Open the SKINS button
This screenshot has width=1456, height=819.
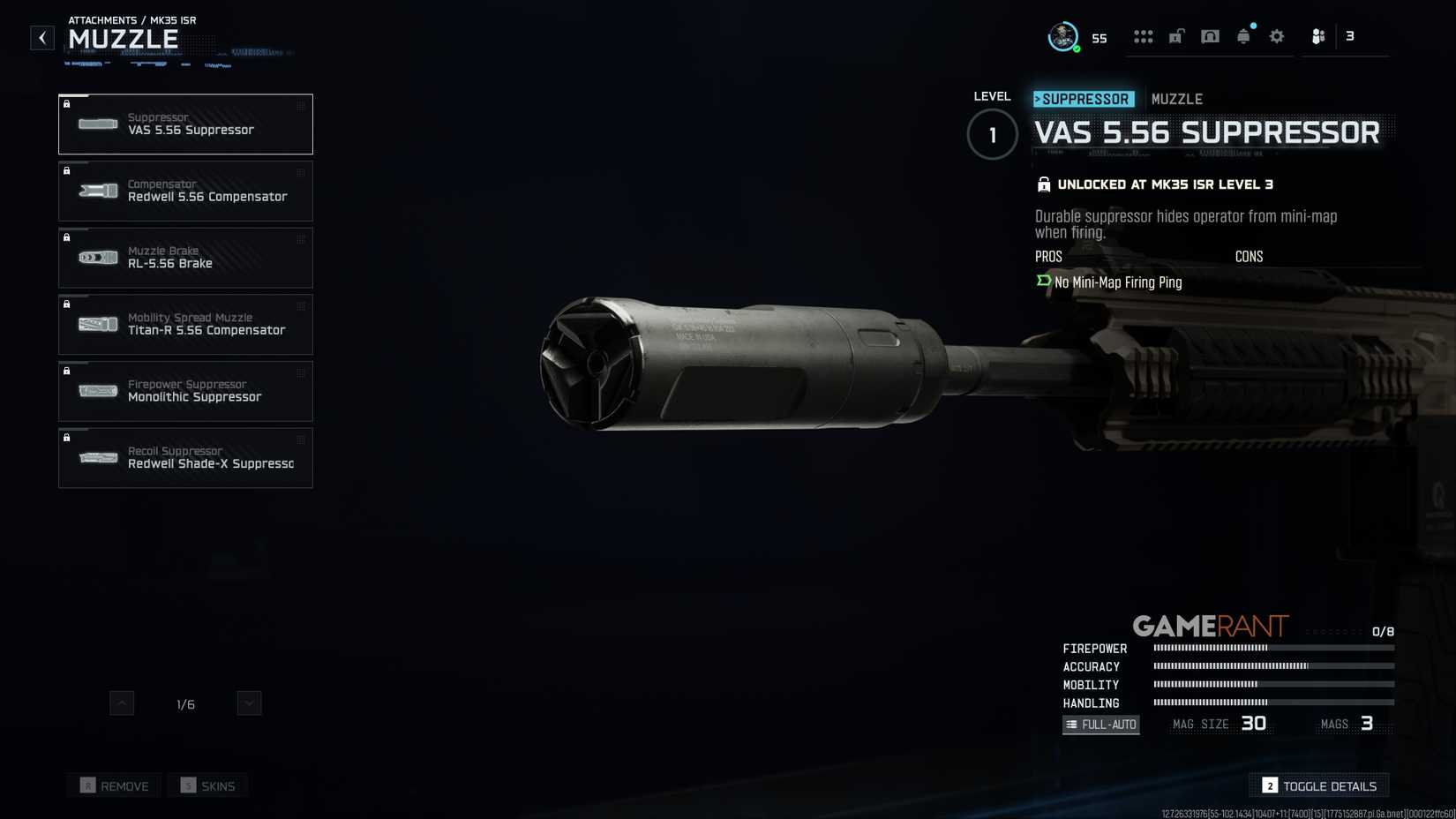point(207,785)
